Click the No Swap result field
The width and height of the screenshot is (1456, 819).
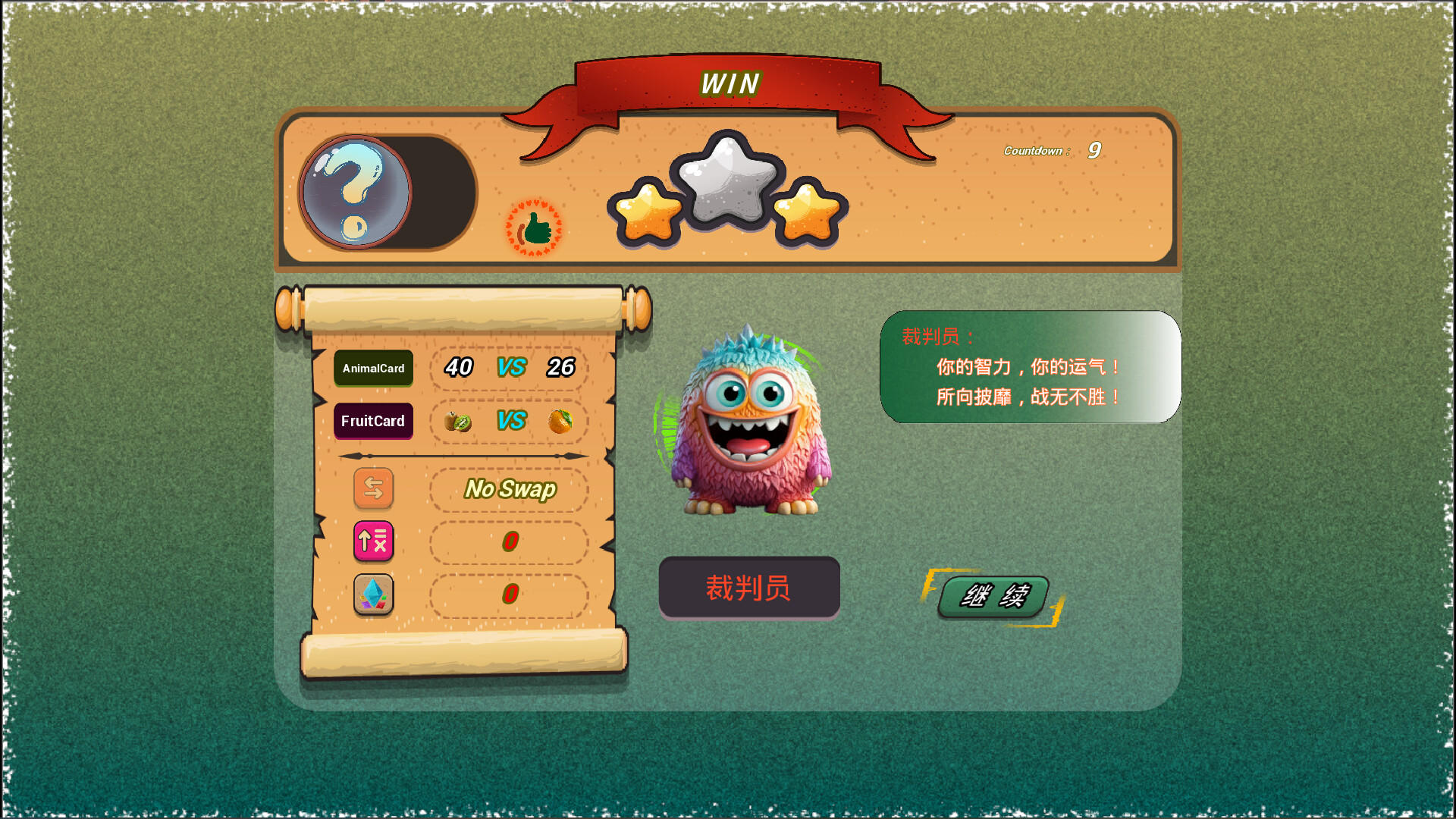pos(510,490)
